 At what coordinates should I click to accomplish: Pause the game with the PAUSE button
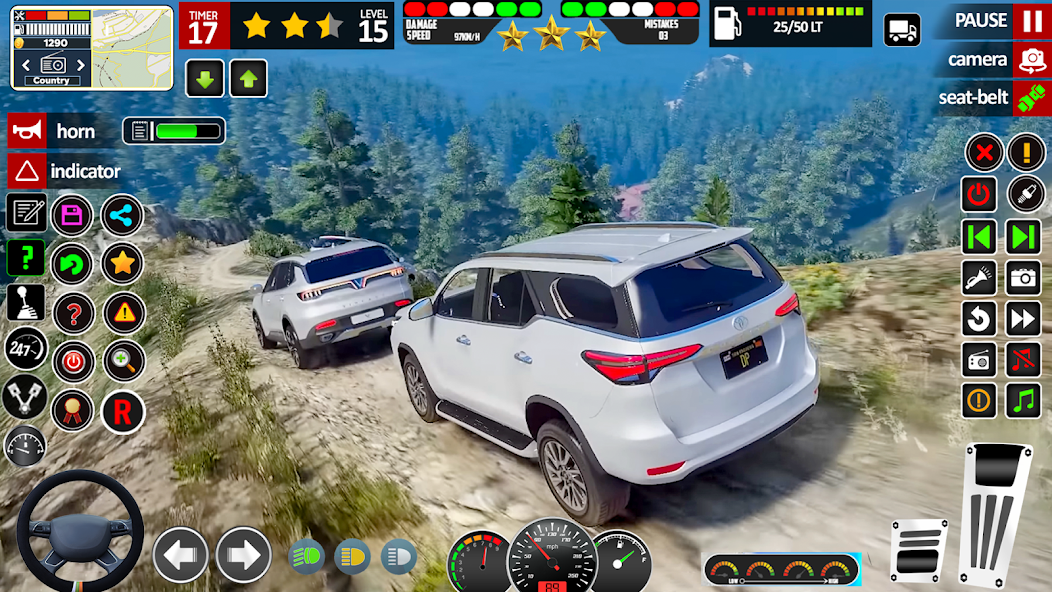(1030, 21)
